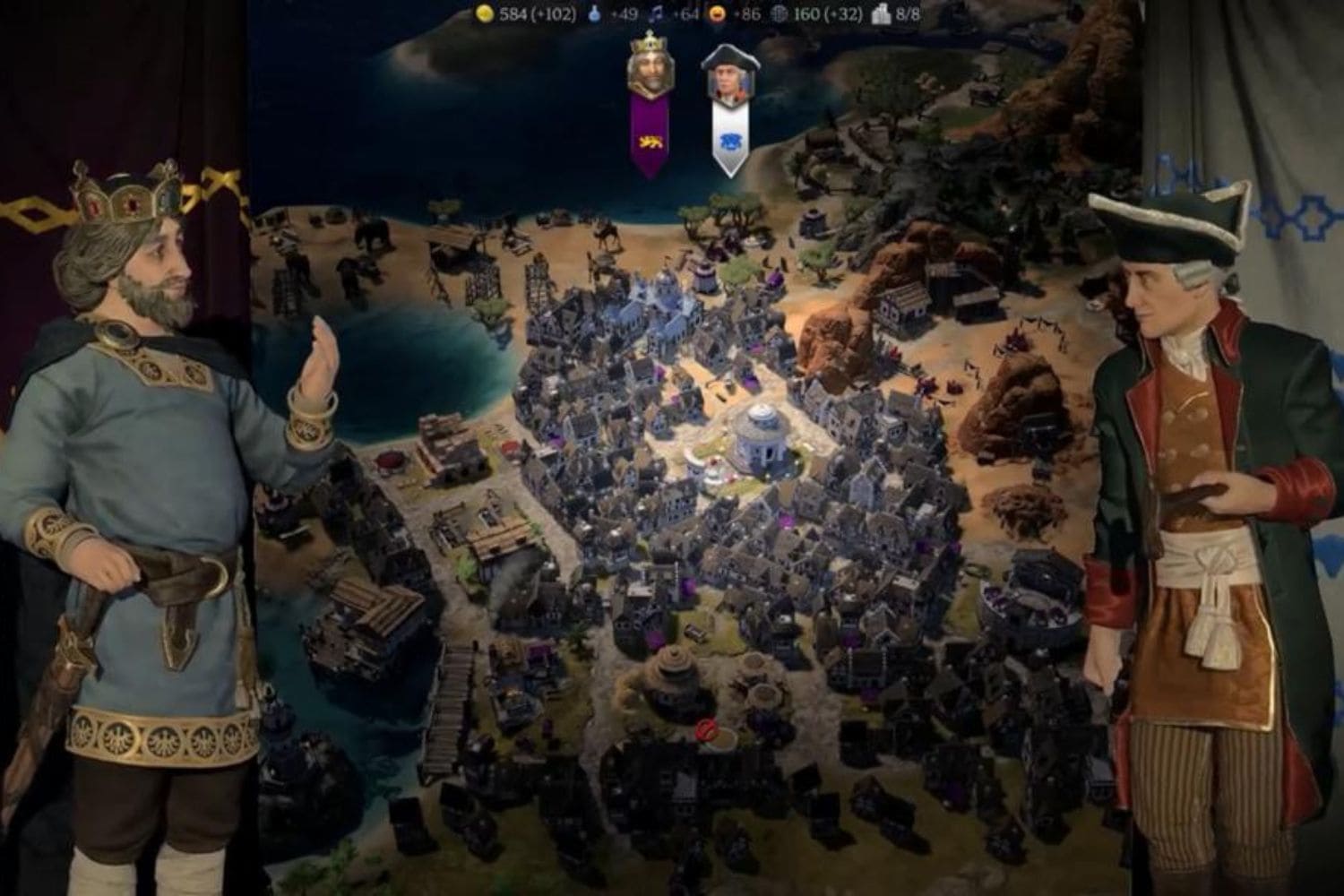Select the science flask resource icon
This screenshot has width=1344, height=896.
pyautogui.click(x=593, y=13)
